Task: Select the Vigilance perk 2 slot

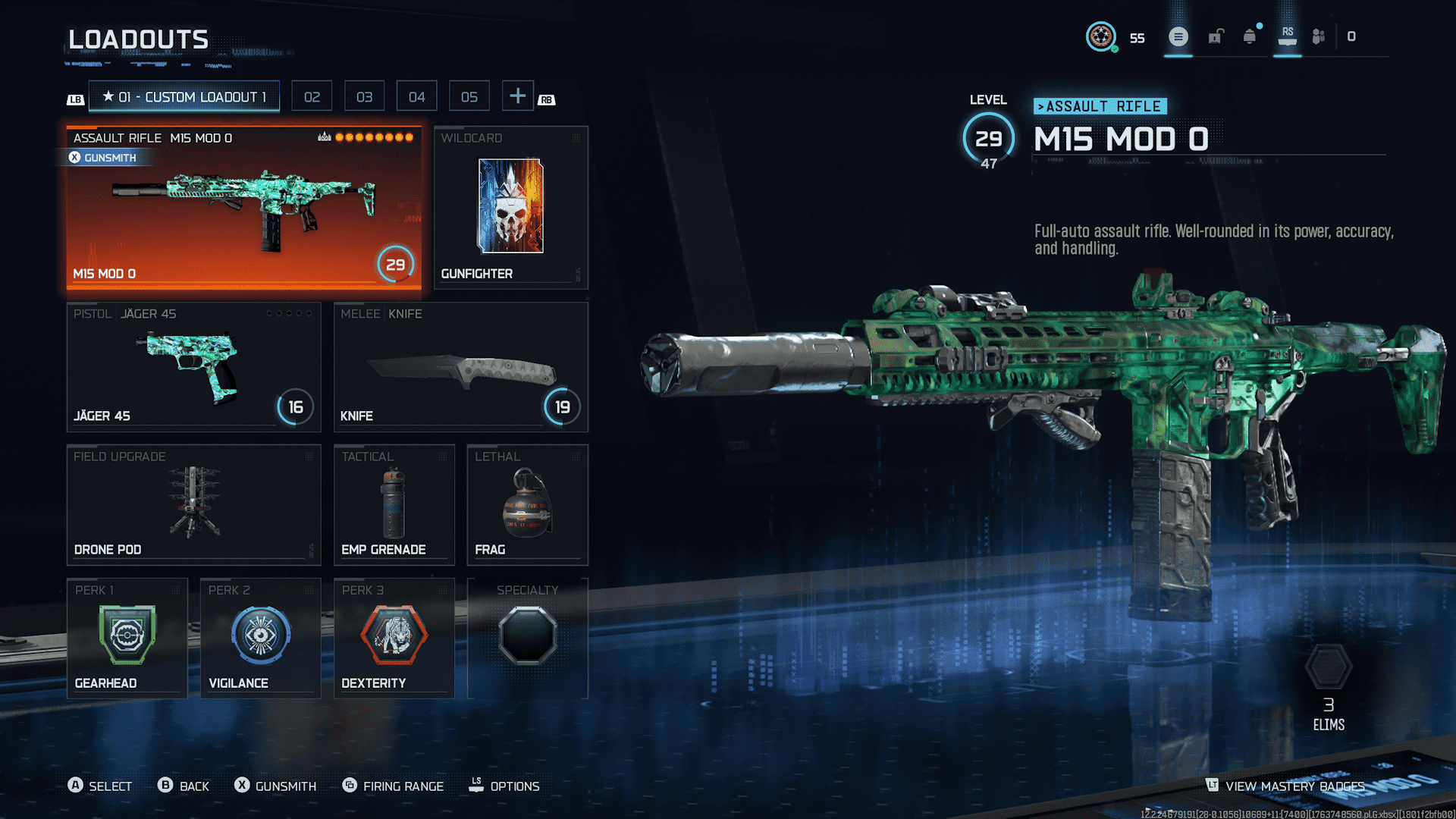Action: point(260,639)
